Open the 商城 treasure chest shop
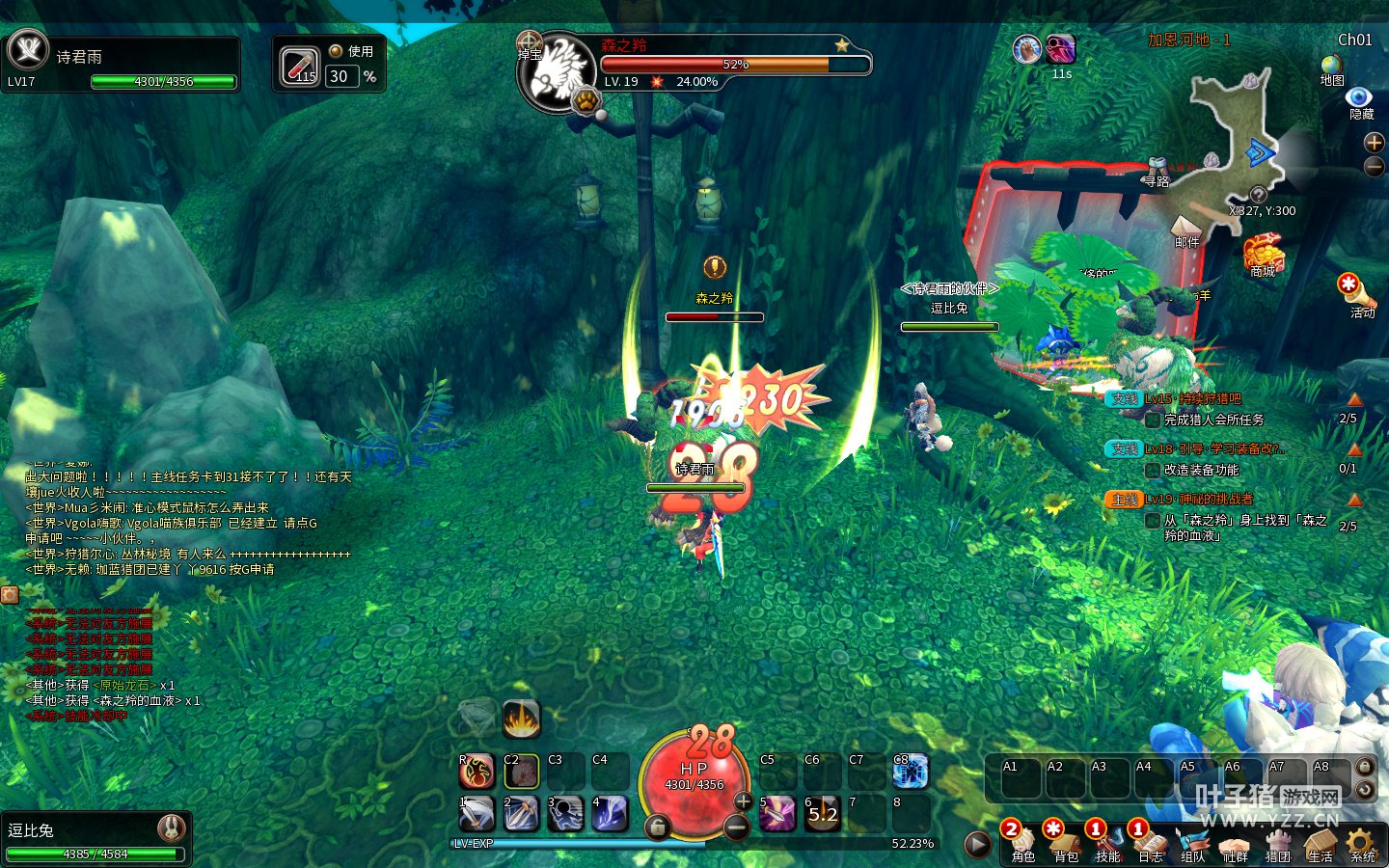Screen dimensions: 1389x868 1263,255
